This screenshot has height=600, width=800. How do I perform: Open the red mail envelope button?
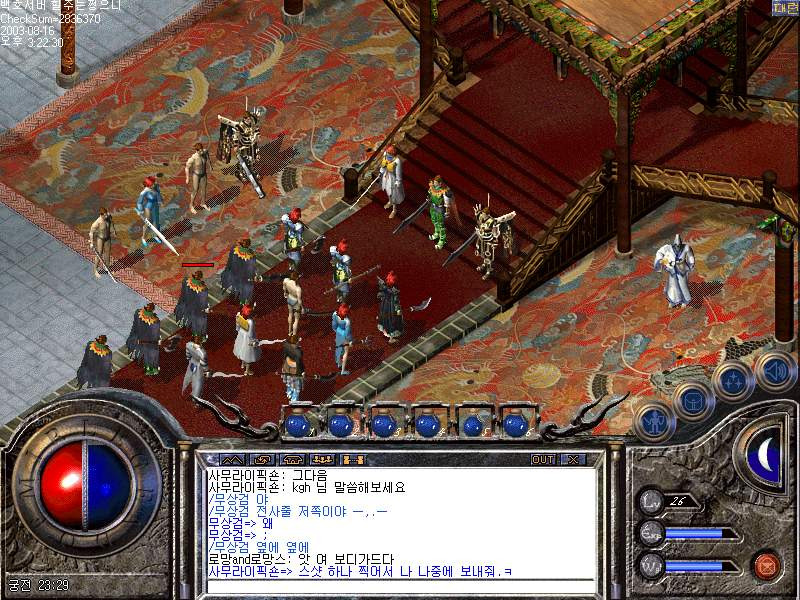[765, 563]
